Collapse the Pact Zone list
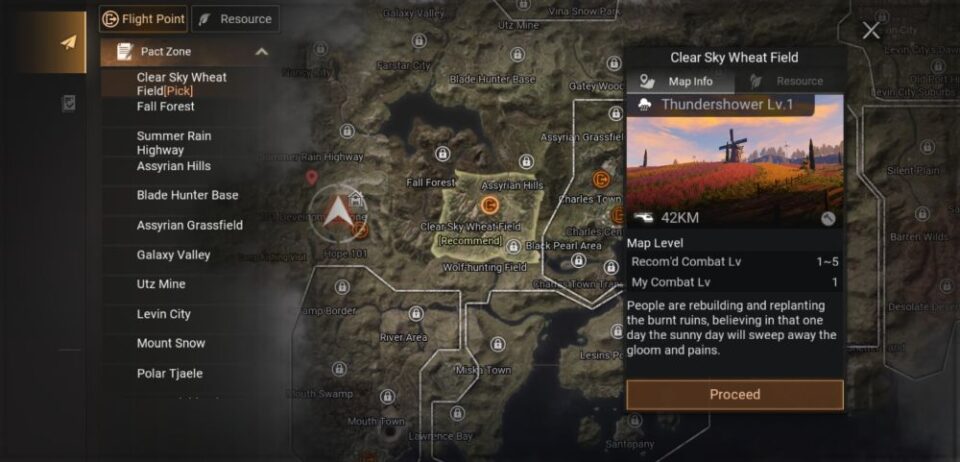Screen dimensions: 960x462 (x=262, y=52)
